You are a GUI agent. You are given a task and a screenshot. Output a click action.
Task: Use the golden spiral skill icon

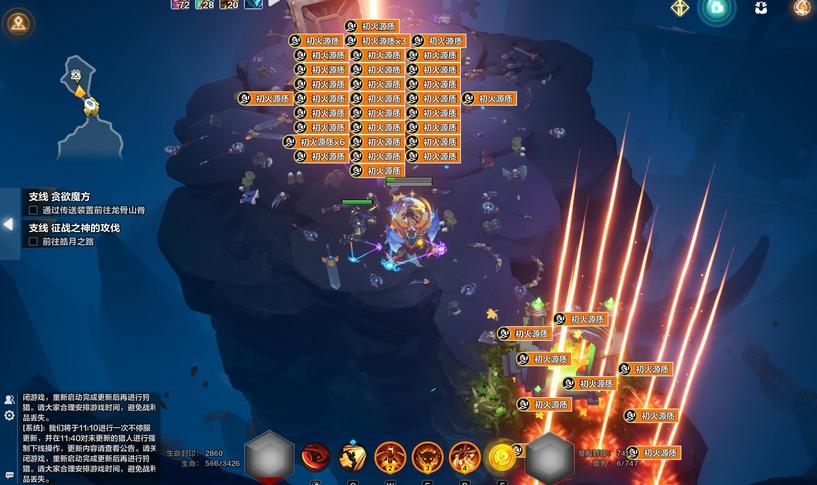[501, 457]
